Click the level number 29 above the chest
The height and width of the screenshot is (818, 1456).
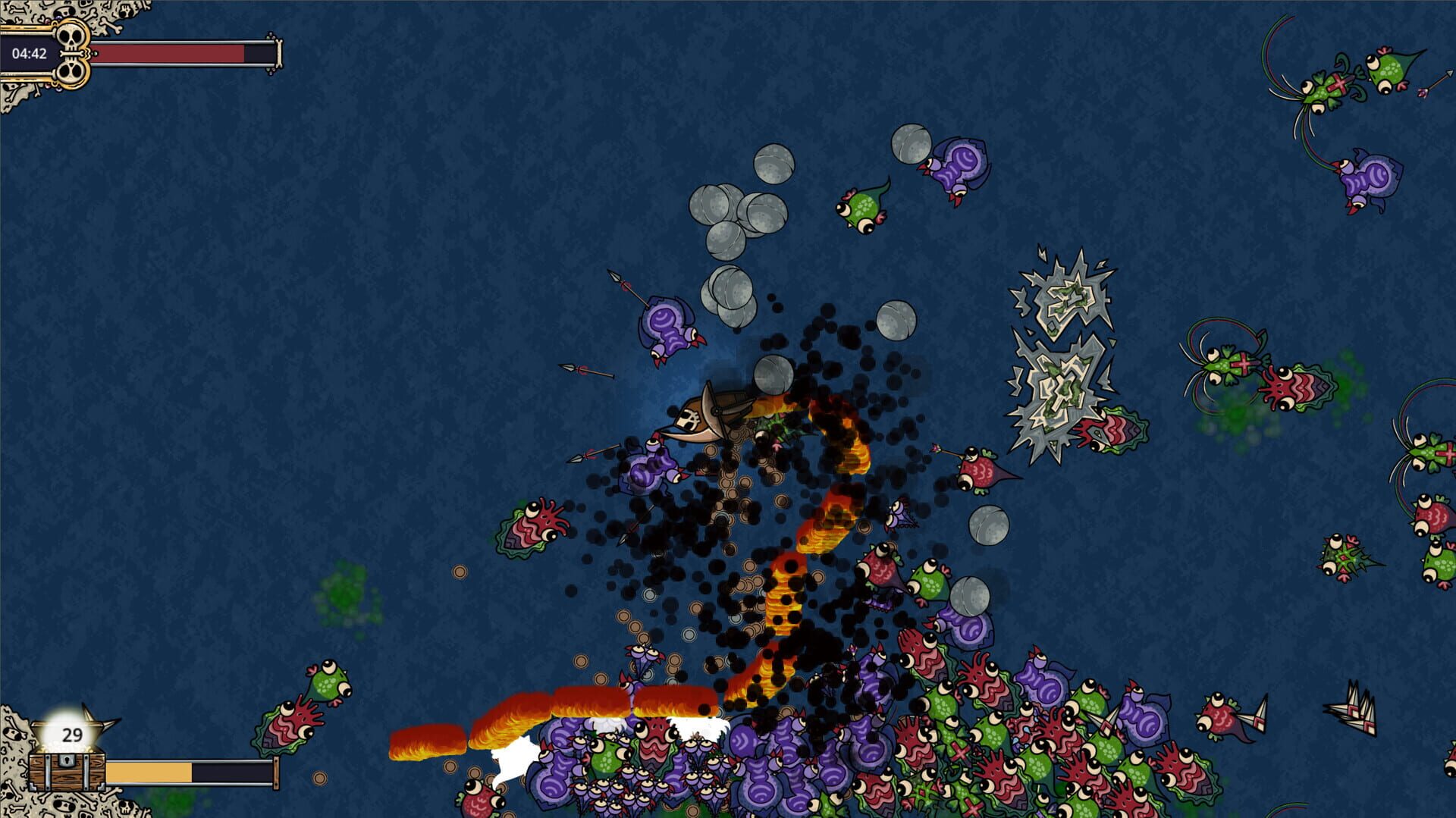pos(71,734)
